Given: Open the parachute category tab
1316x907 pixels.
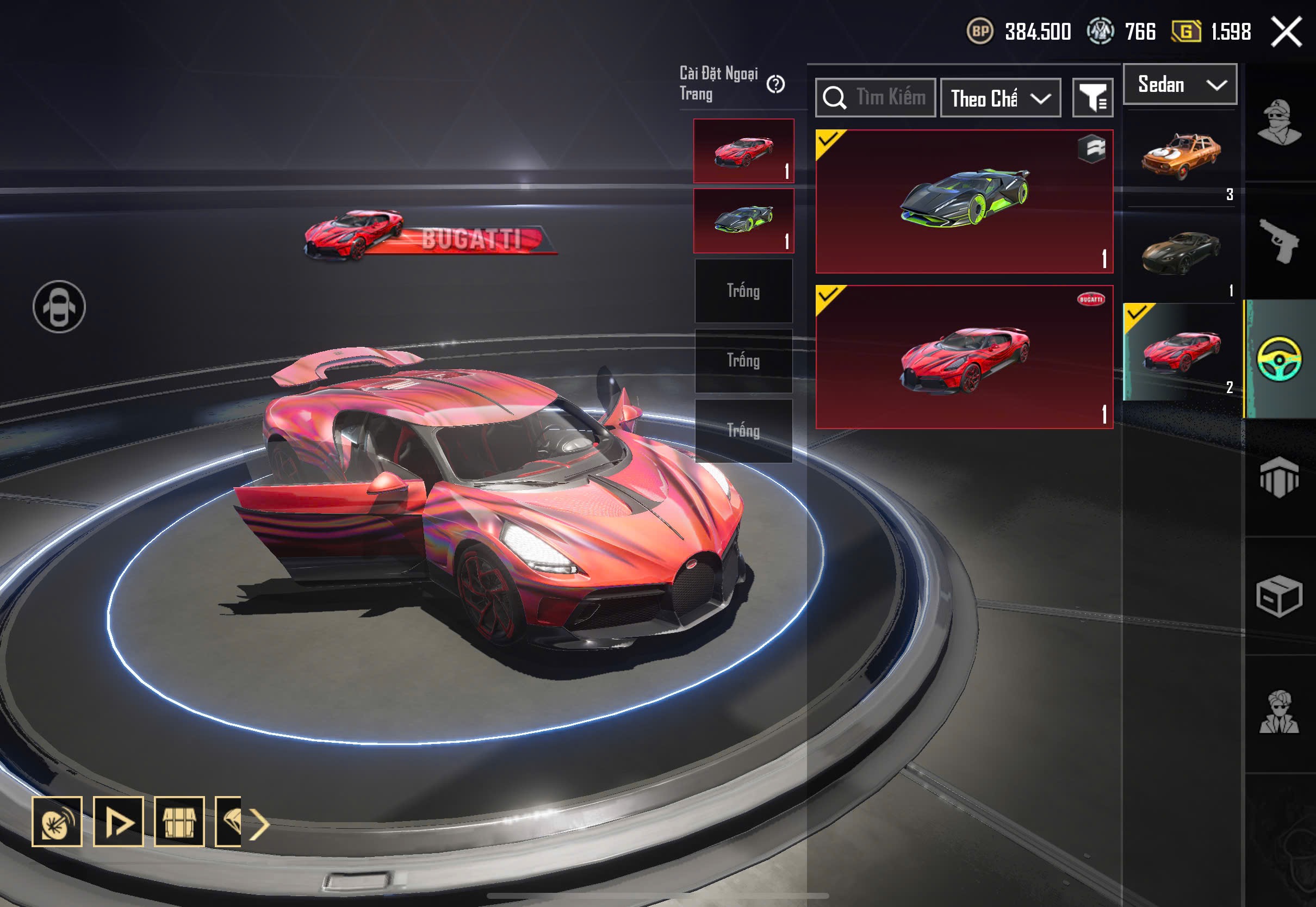Looking at the screenshot, I should tap(1279, 477).
